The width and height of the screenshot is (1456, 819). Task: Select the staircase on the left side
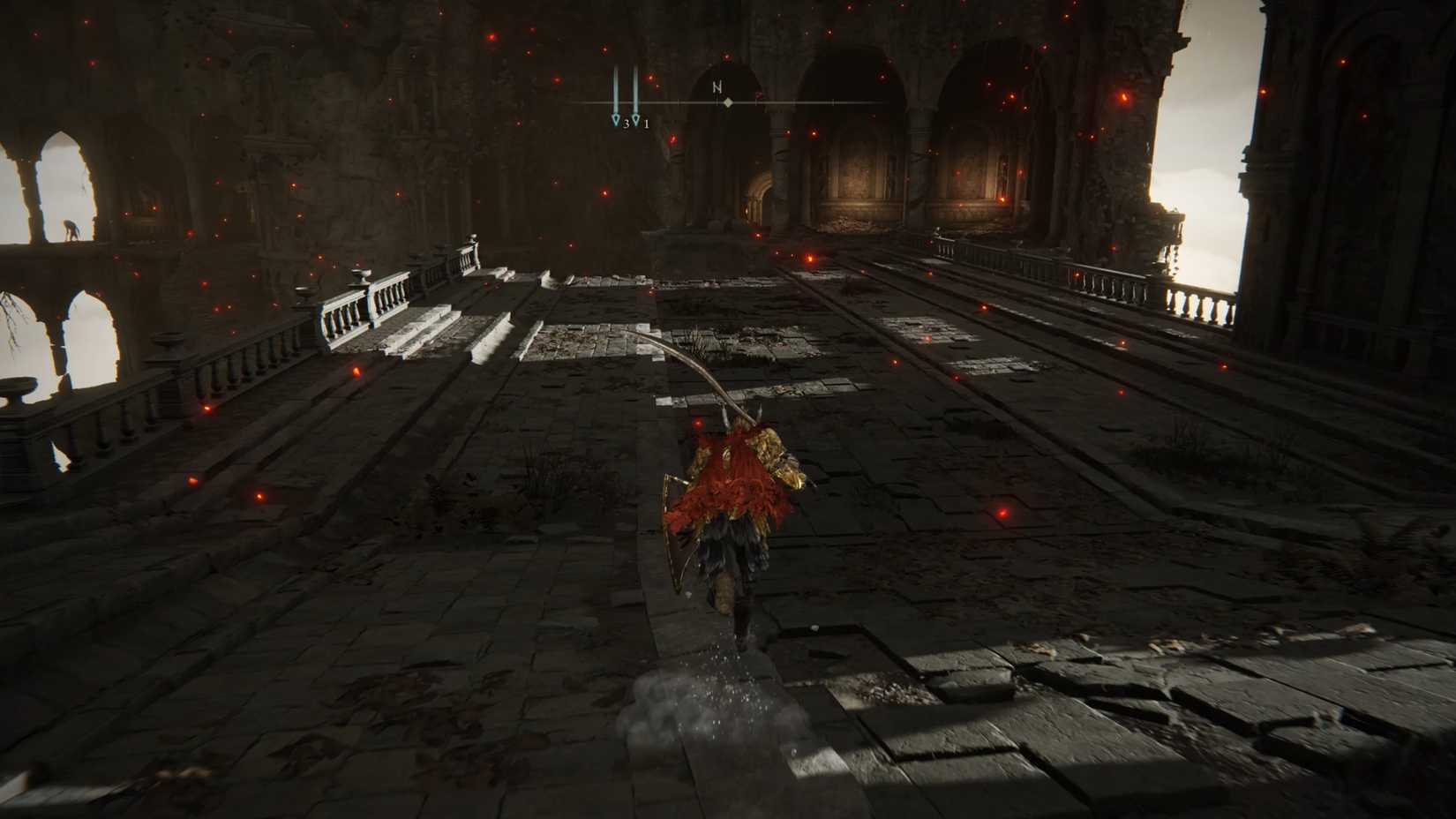432,327
